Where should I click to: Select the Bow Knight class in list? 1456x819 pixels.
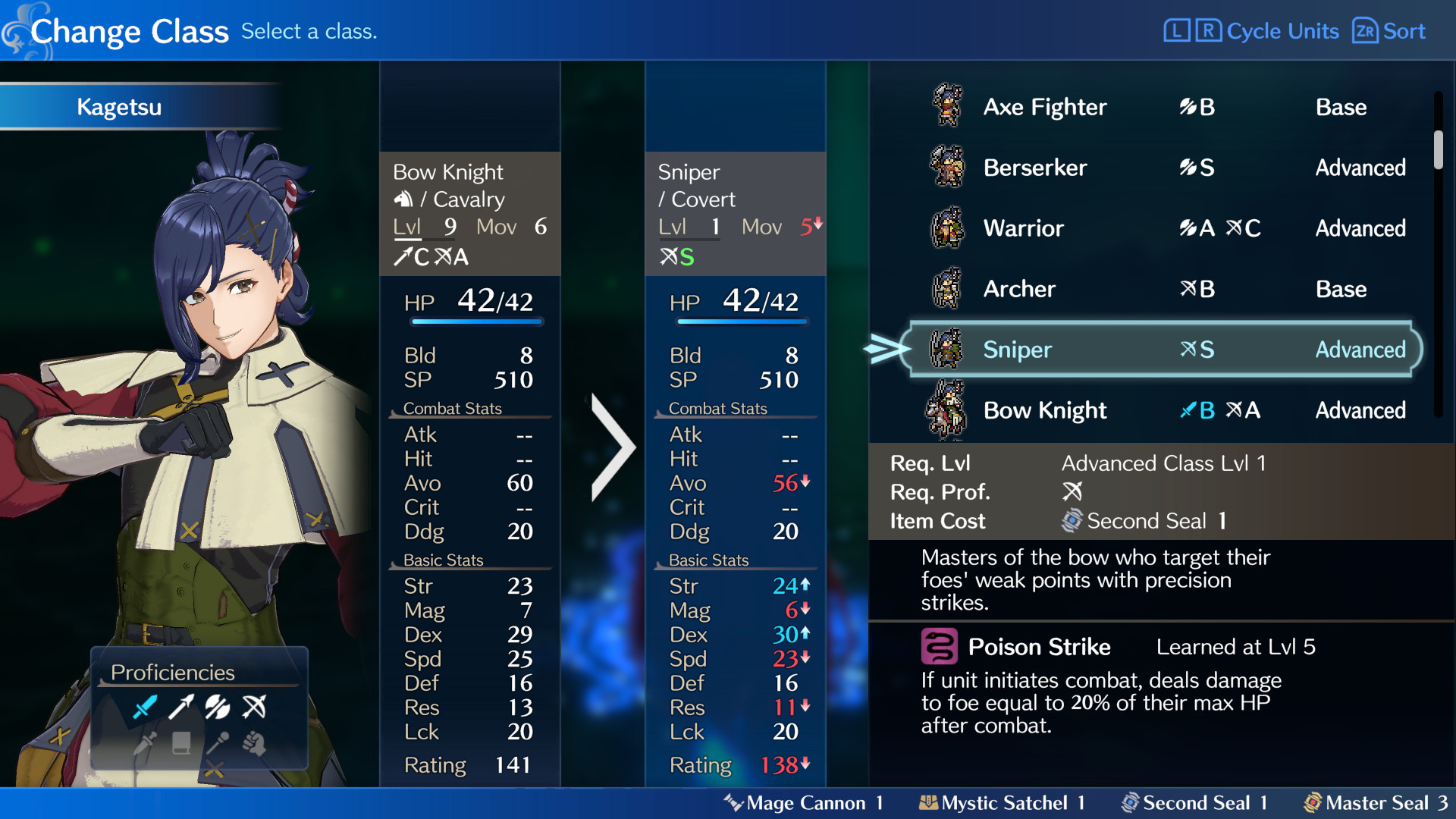coord(1045,410)
